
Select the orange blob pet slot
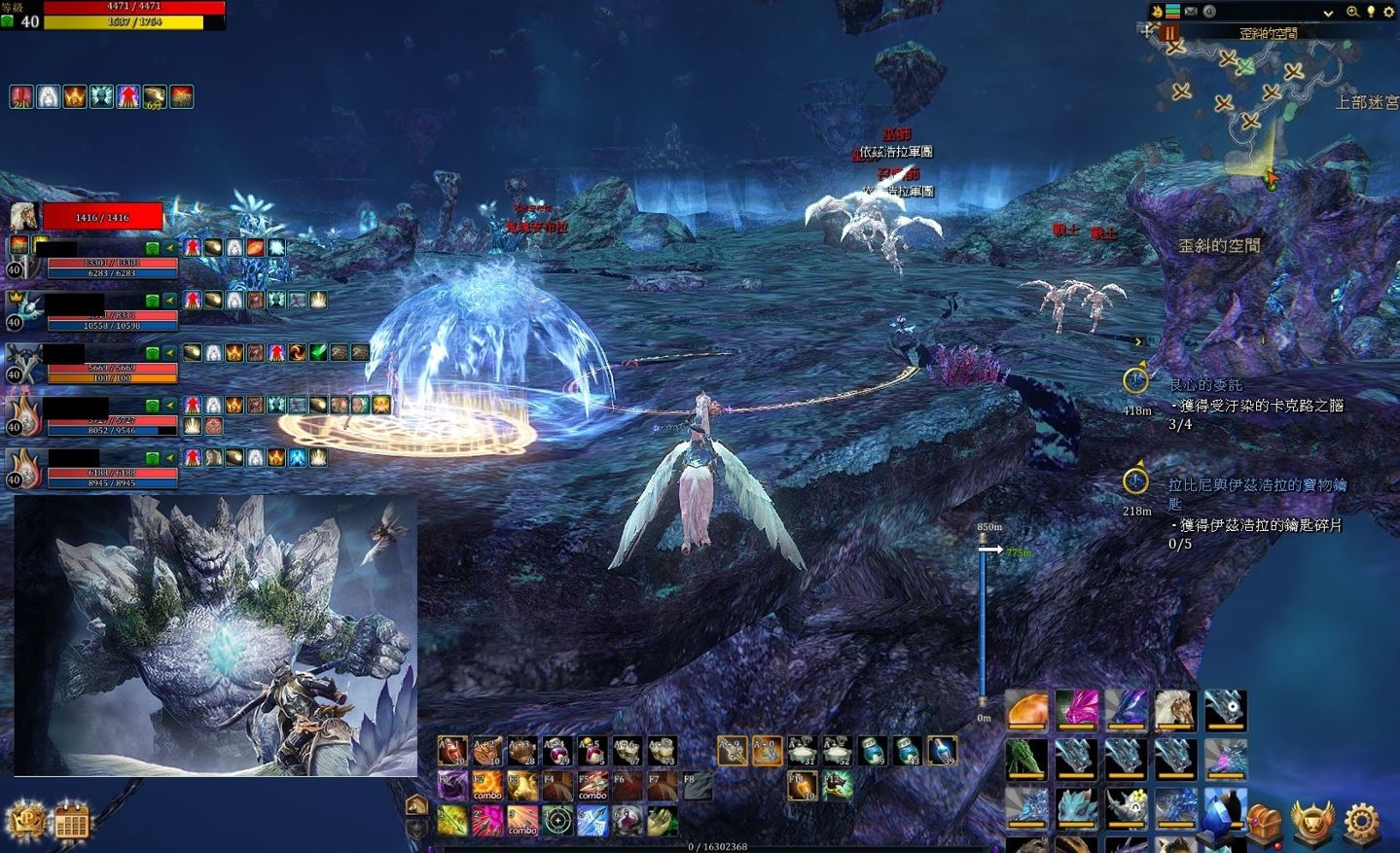1026,710
